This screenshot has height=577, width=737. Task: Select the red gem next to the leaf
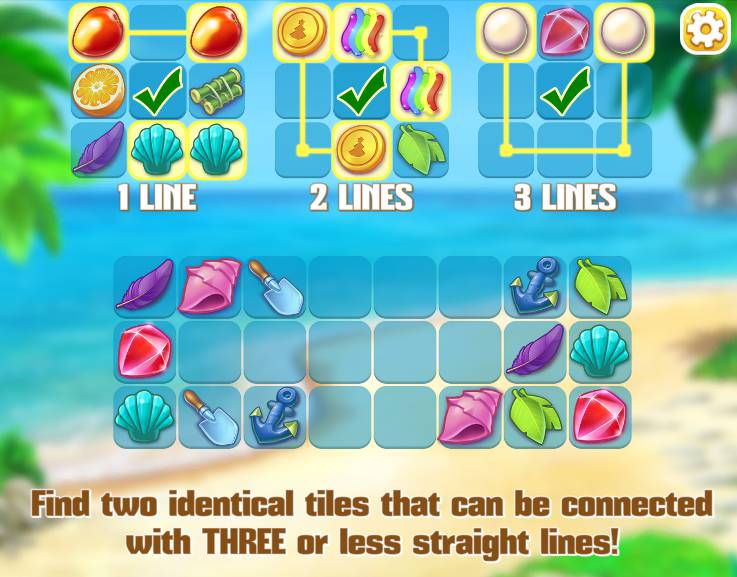(600, 417)
